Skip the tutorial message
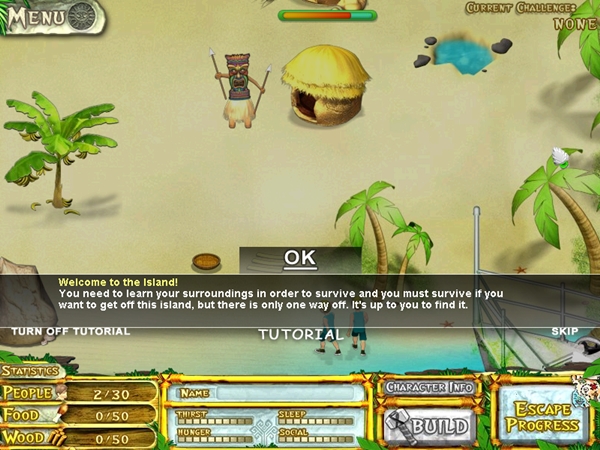Image resolution: width=600 pixels, height=450 pixels. (x=565, y=331)
